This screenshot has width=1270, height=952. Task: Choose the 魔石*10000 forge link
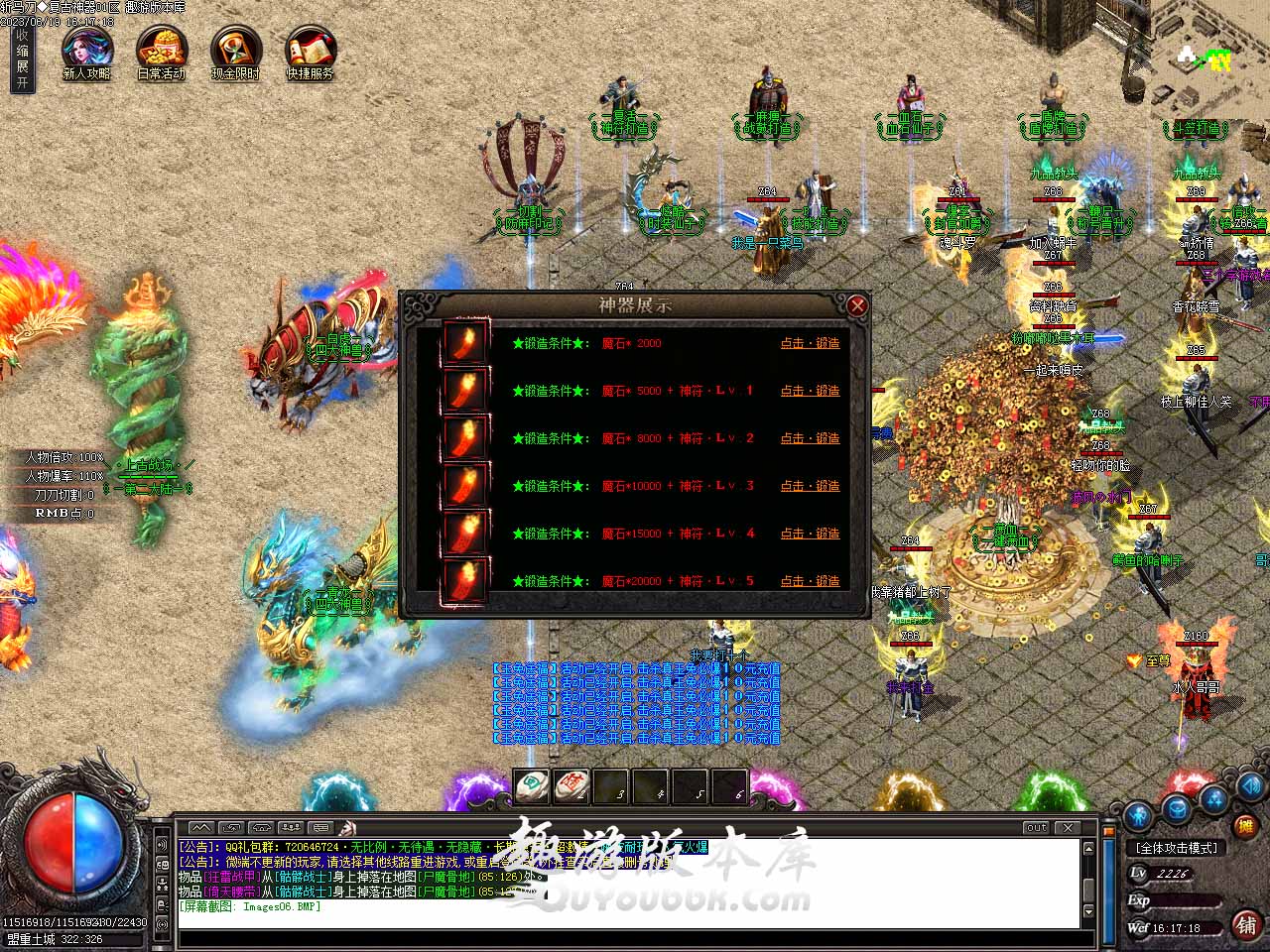point(810,486)
